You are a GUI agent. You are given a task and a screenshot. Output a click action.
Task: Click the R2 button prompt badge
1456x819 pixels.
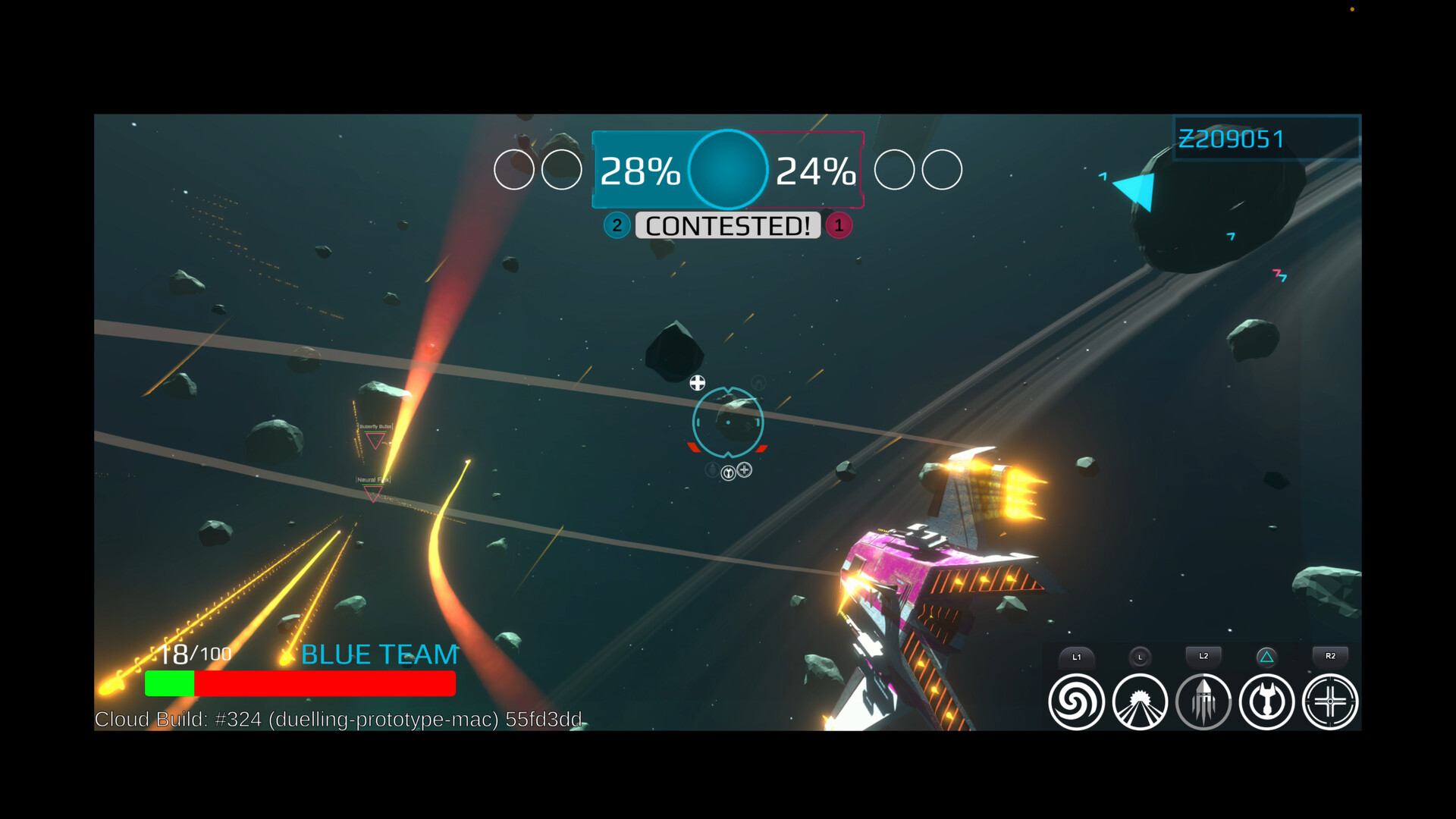[1329, 657]
